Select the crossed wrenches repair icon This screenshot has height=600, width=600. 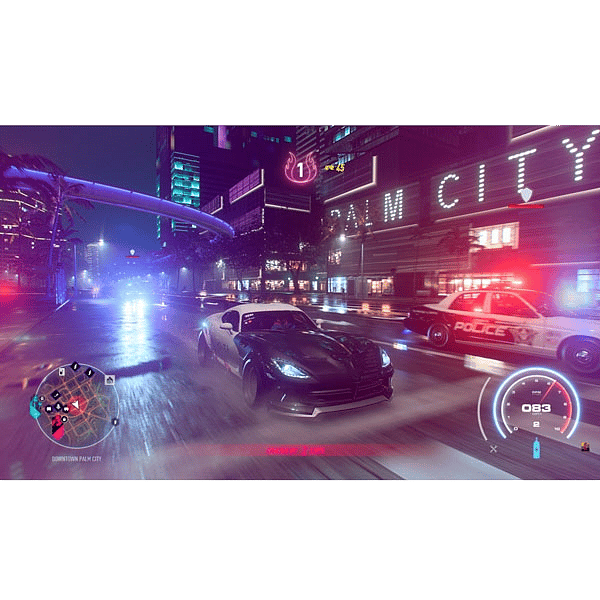coord(493,449)
